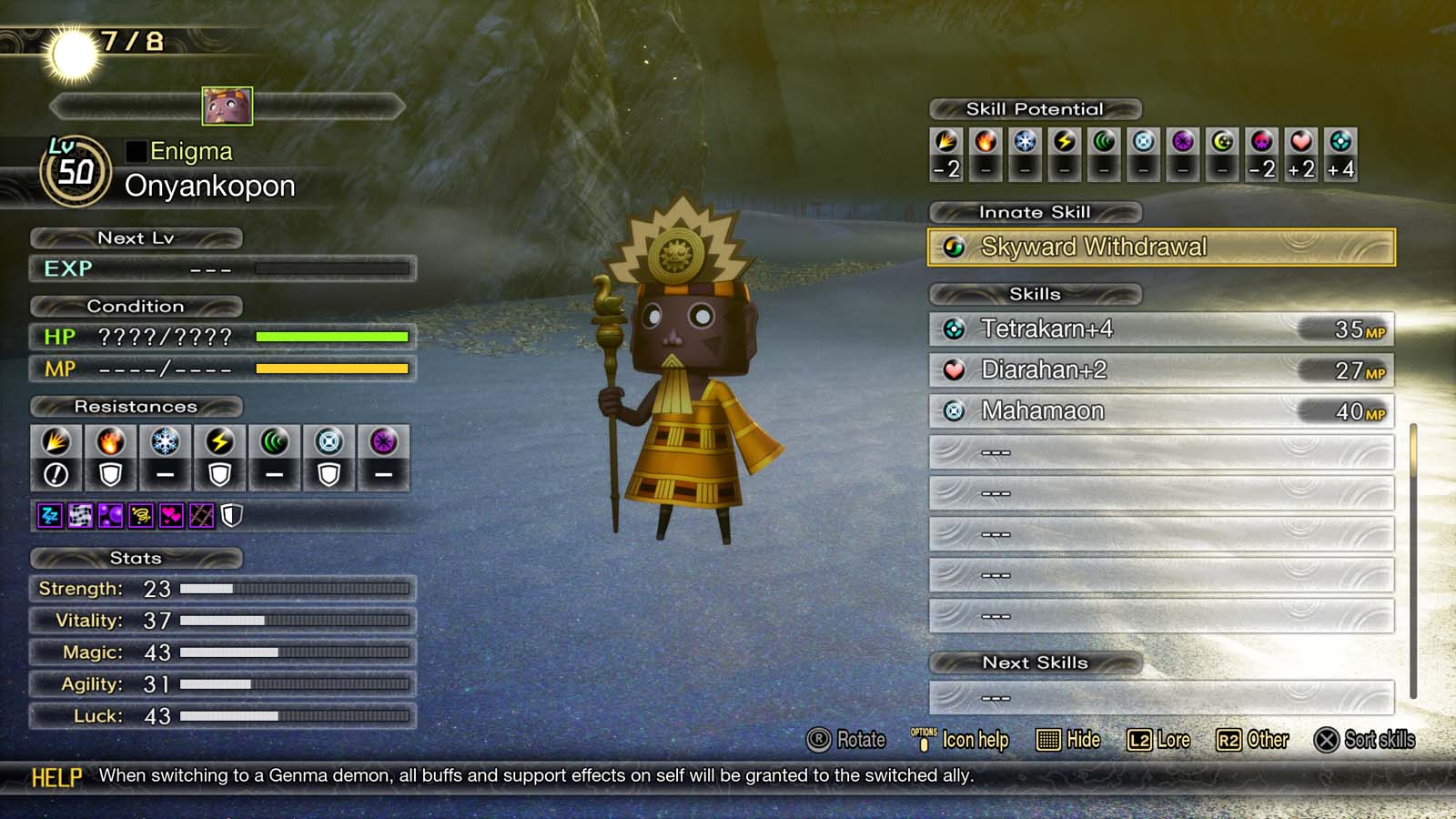1456x819 pixels.
Task: Open the Other options
Action: pos(1252,740)
